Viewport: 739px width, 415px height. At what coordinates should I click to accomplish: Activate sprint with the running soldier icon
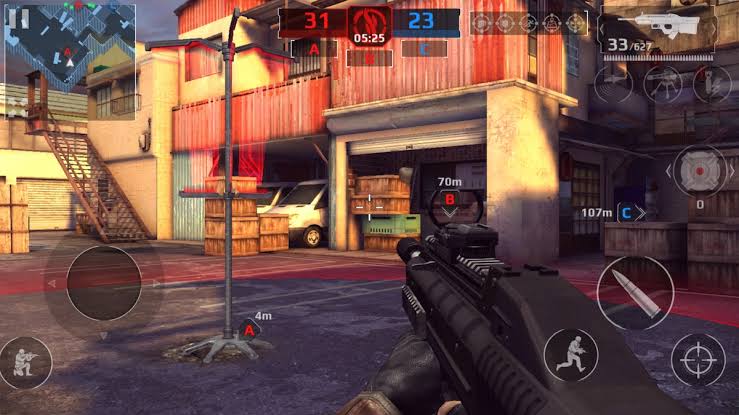[571, 355]
